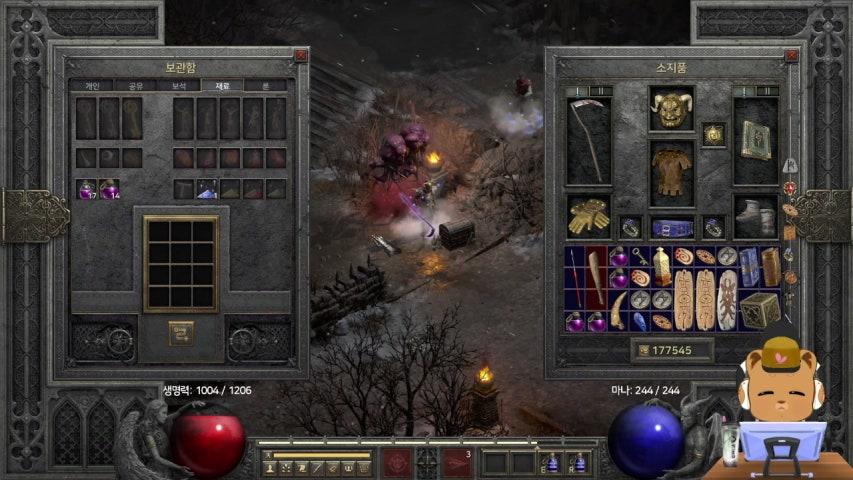Select the Horadric Cube in inventory
The width and height of the screenshot is (853, 480).
coord(759,309)
